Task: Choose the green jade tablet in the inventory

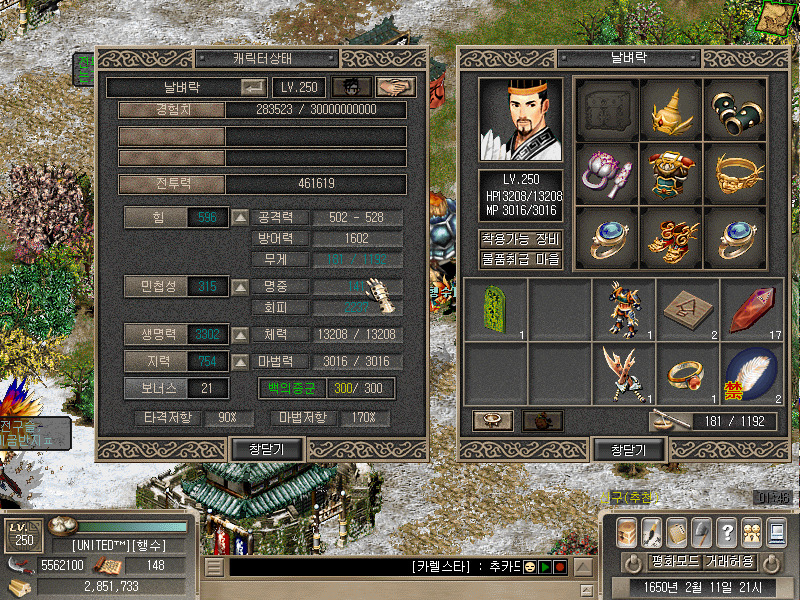Action: [x=495, y=308]
